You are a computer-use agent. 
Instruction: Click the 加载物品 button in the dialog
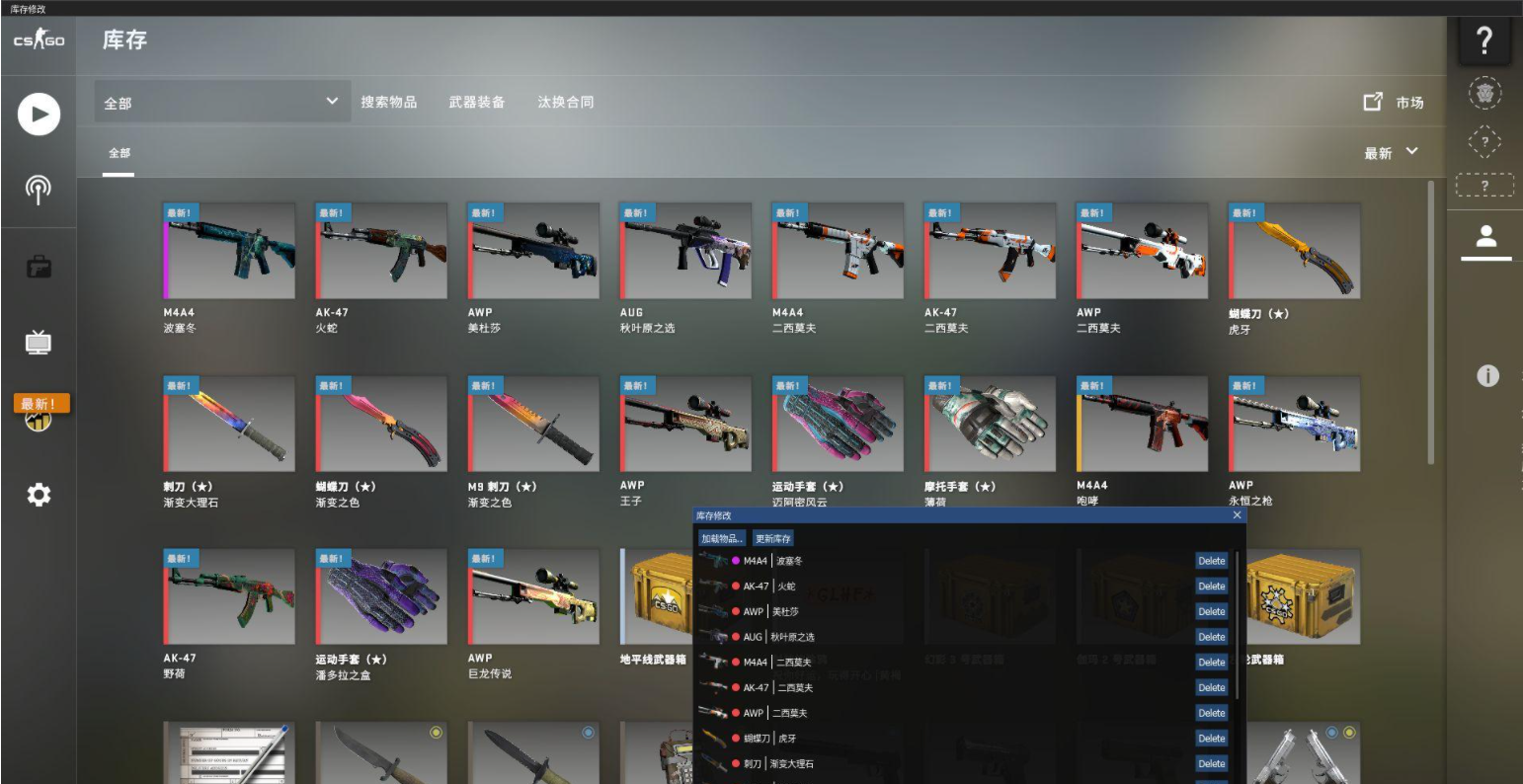pos(723,538)
